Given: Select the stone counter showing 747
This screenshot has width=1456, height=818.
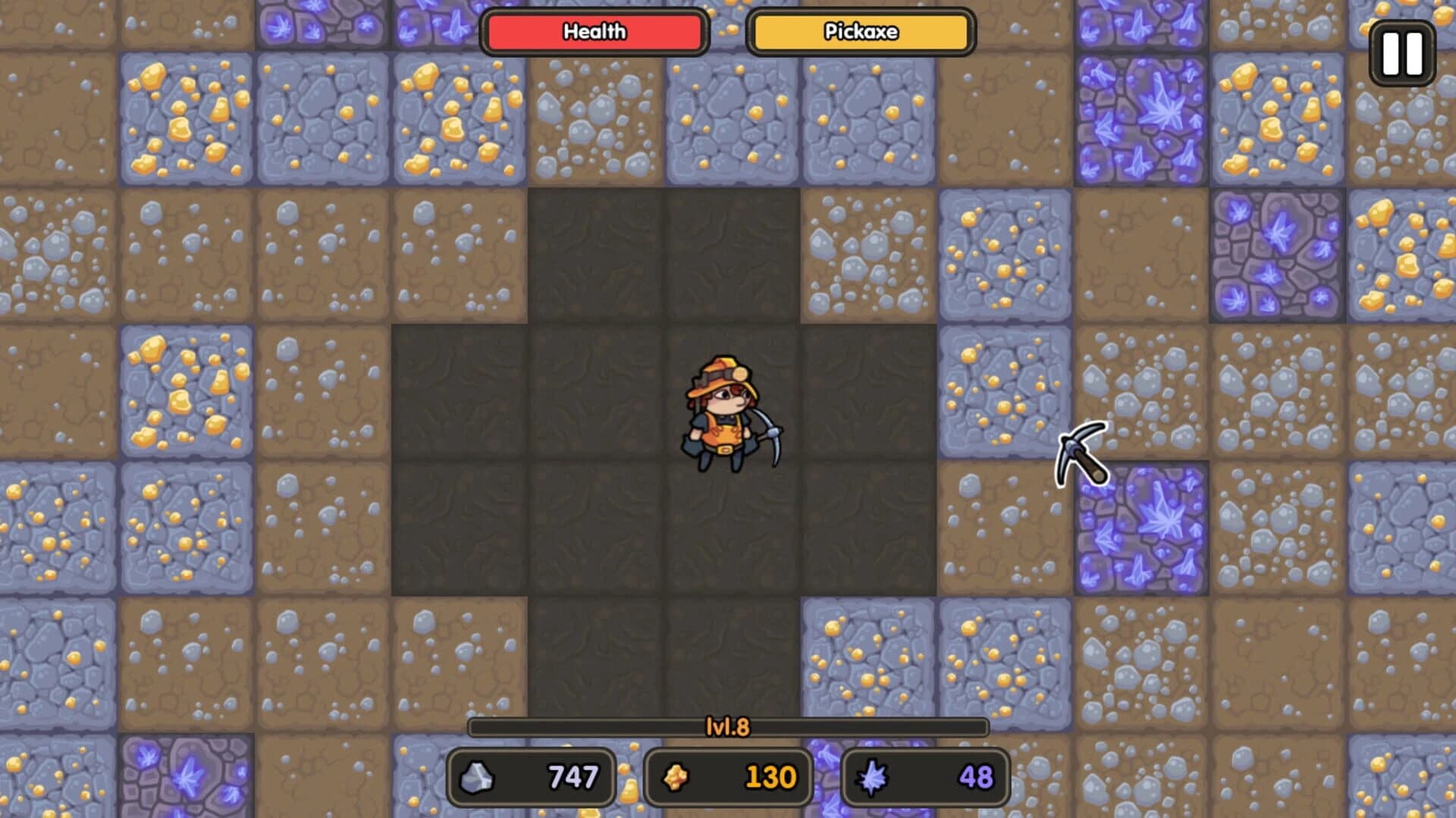Looking at the screenshot, I should [531, 776].
